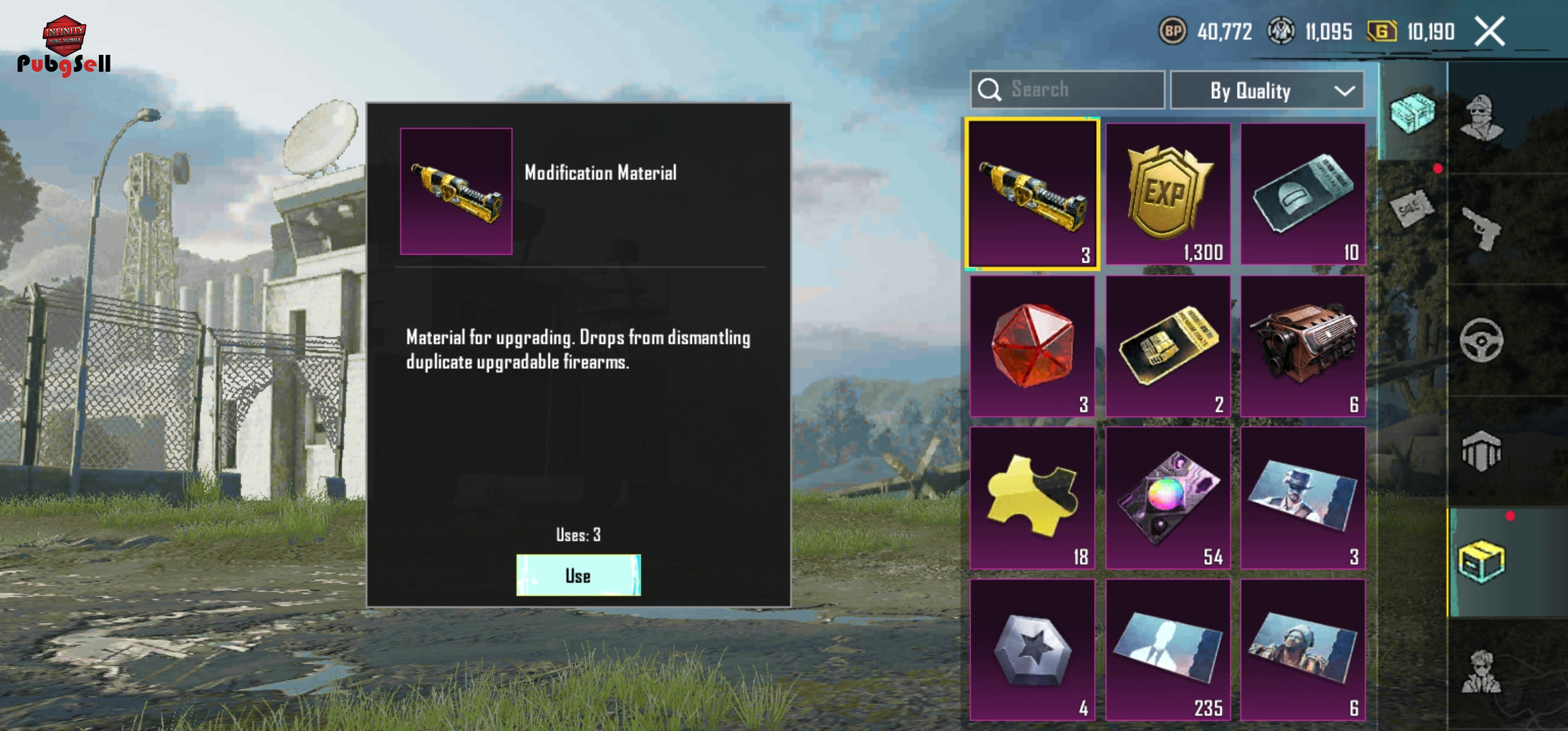Use the Modification Material item

[x=578, y=575]
